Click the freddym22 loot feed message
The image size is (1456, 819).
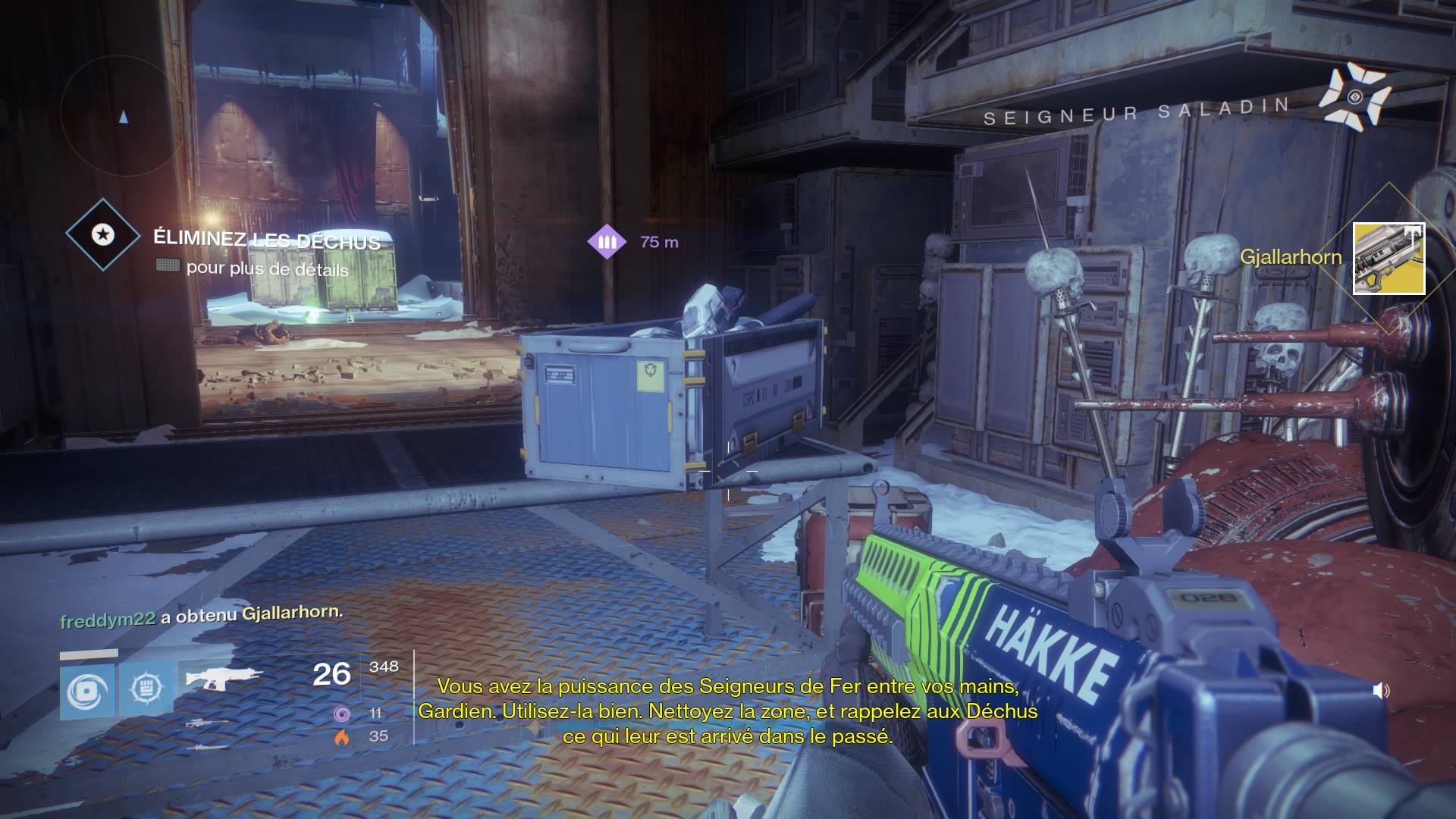(202, 616)
